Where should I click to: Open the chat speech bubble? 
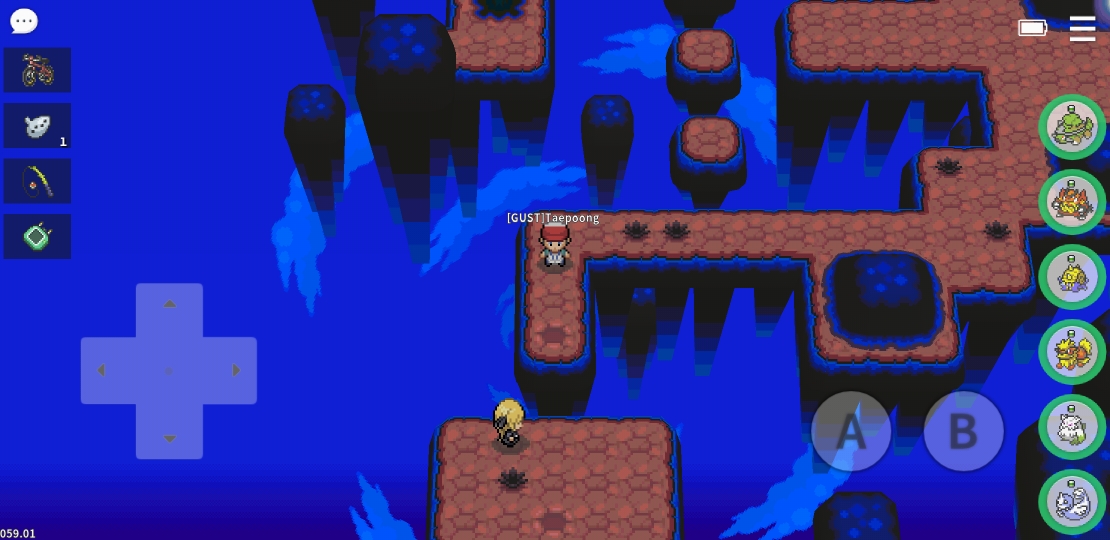tap(23, 20)
